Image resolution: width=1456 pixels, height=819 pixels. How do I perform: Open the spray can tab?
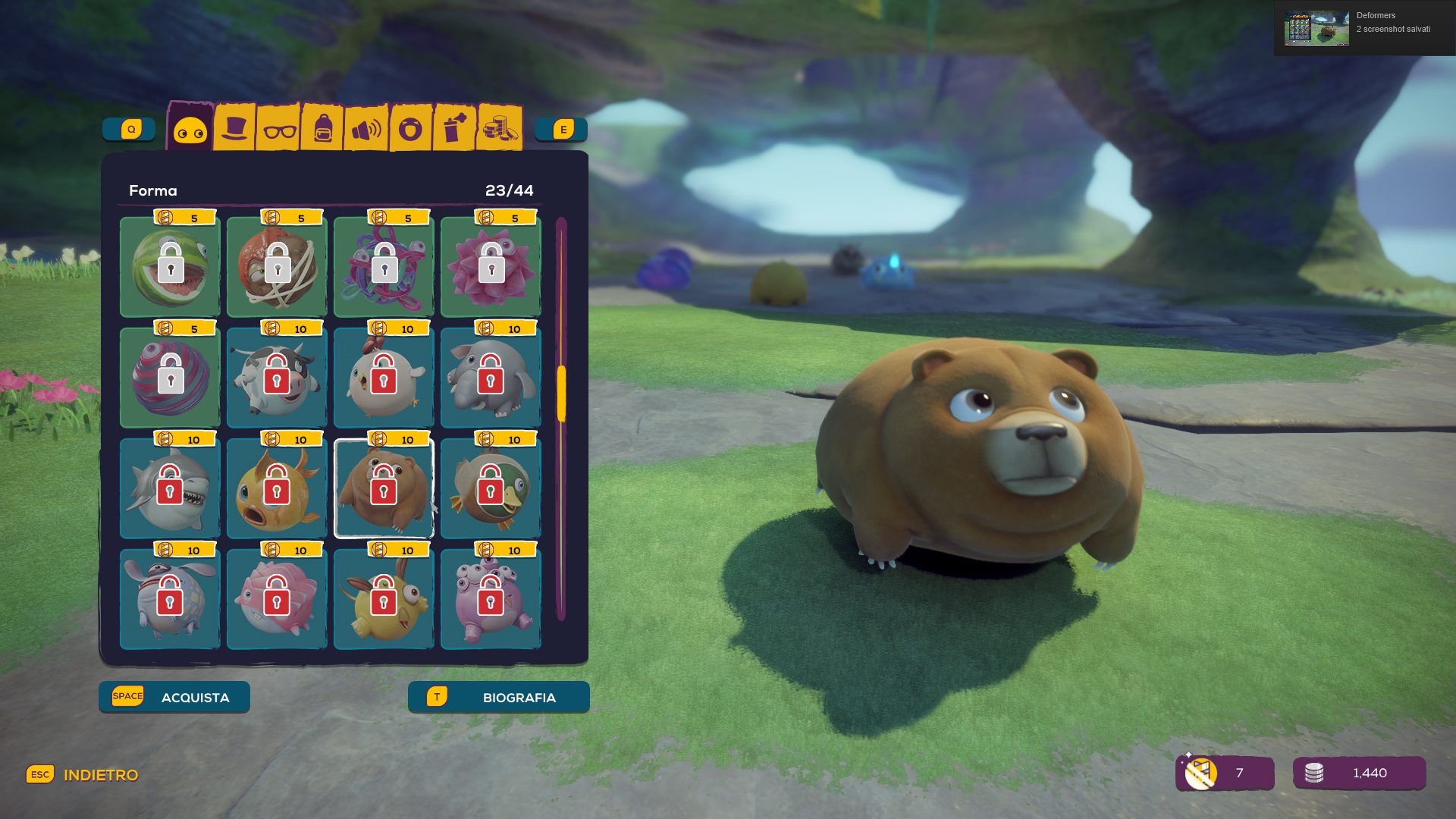(454, 127)
